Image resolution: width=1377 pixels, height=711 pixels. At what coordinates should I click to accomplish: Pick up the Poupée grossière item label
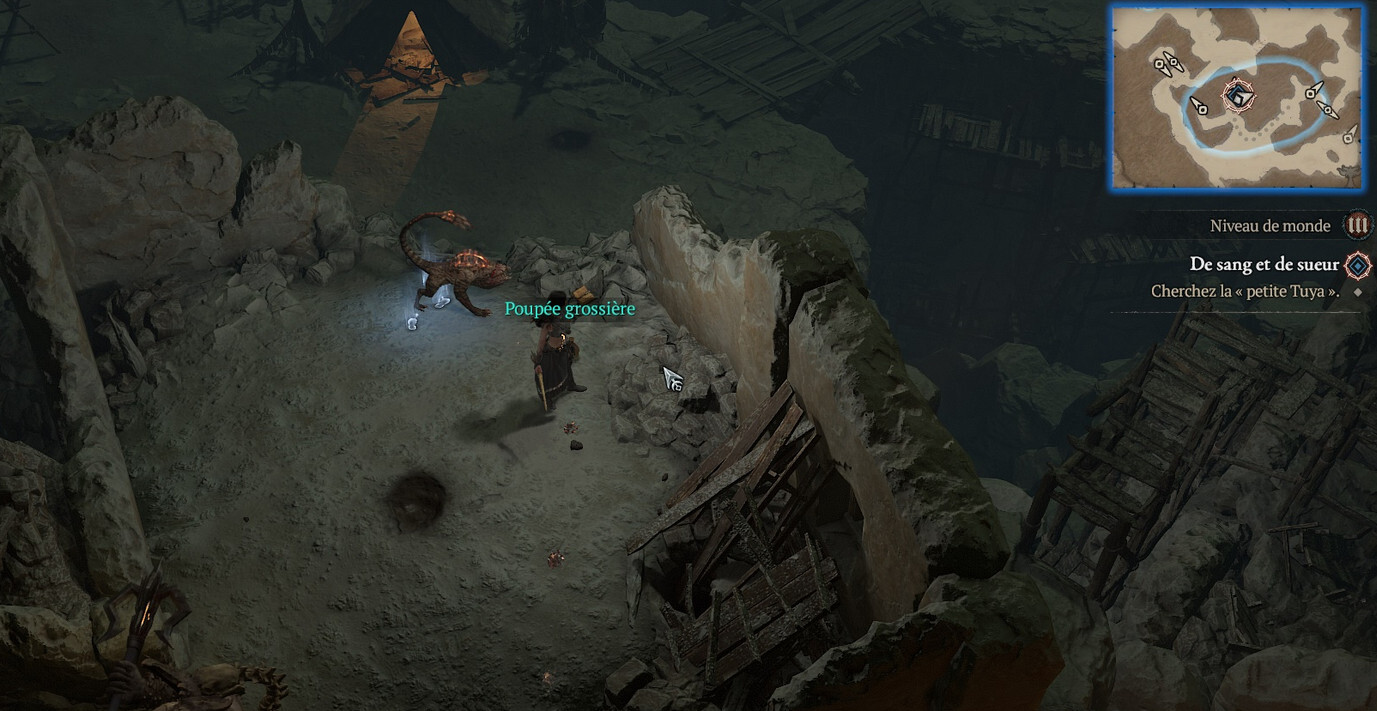(x=569, y=309)
